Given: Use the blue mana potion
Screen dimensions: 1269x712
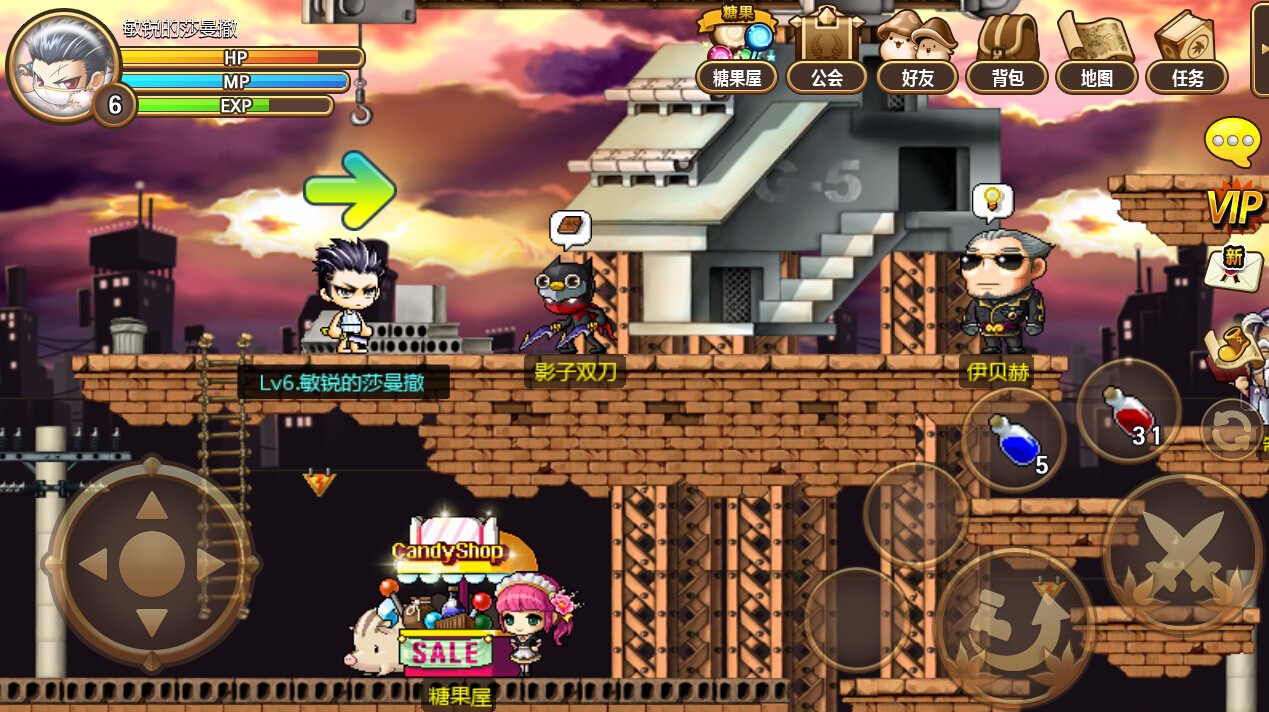Looking at the screenshot, I should coord(1014,439).
